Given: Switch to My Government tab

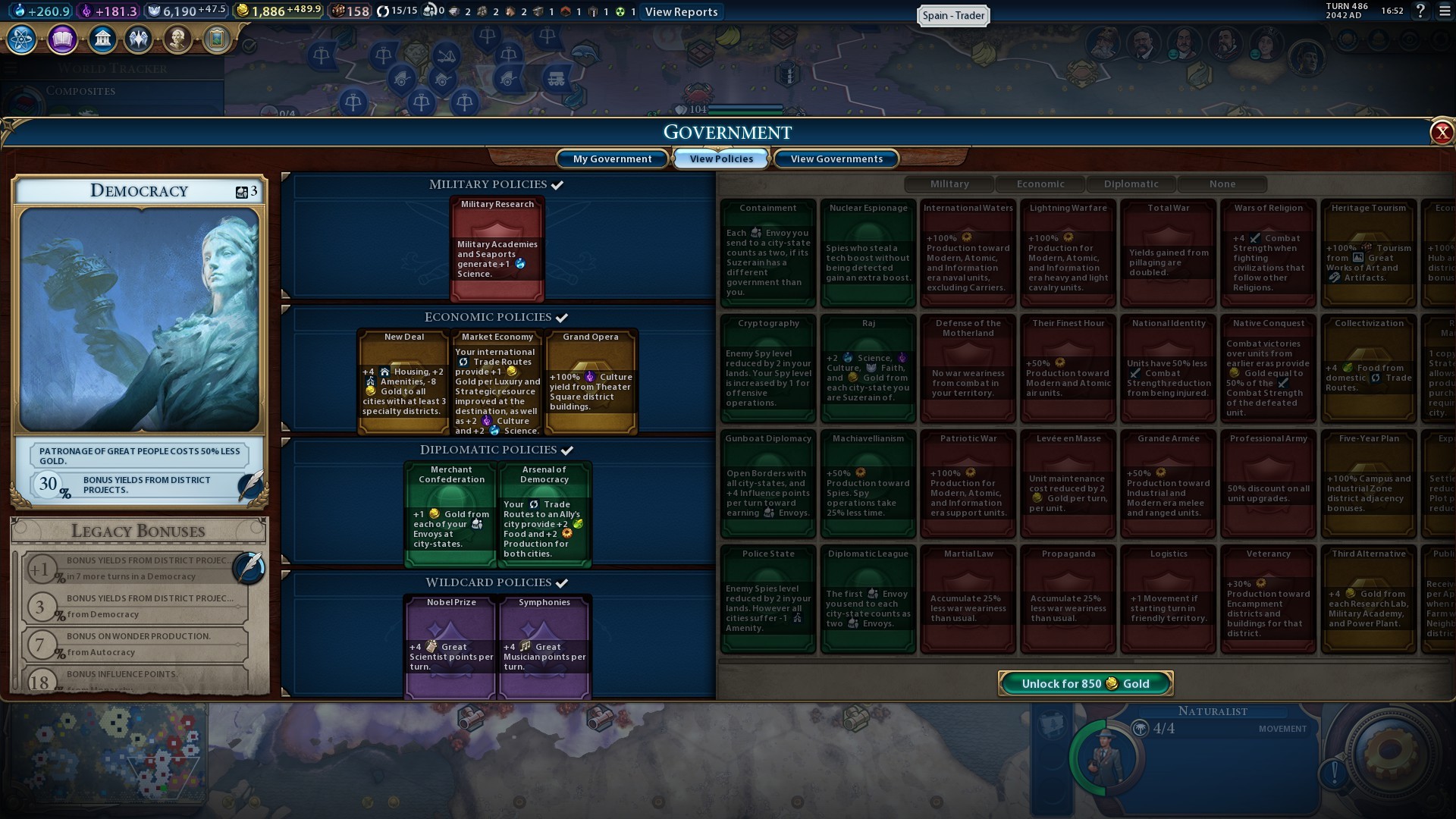Looking at the screenshot, I should [x=612, y=158].
